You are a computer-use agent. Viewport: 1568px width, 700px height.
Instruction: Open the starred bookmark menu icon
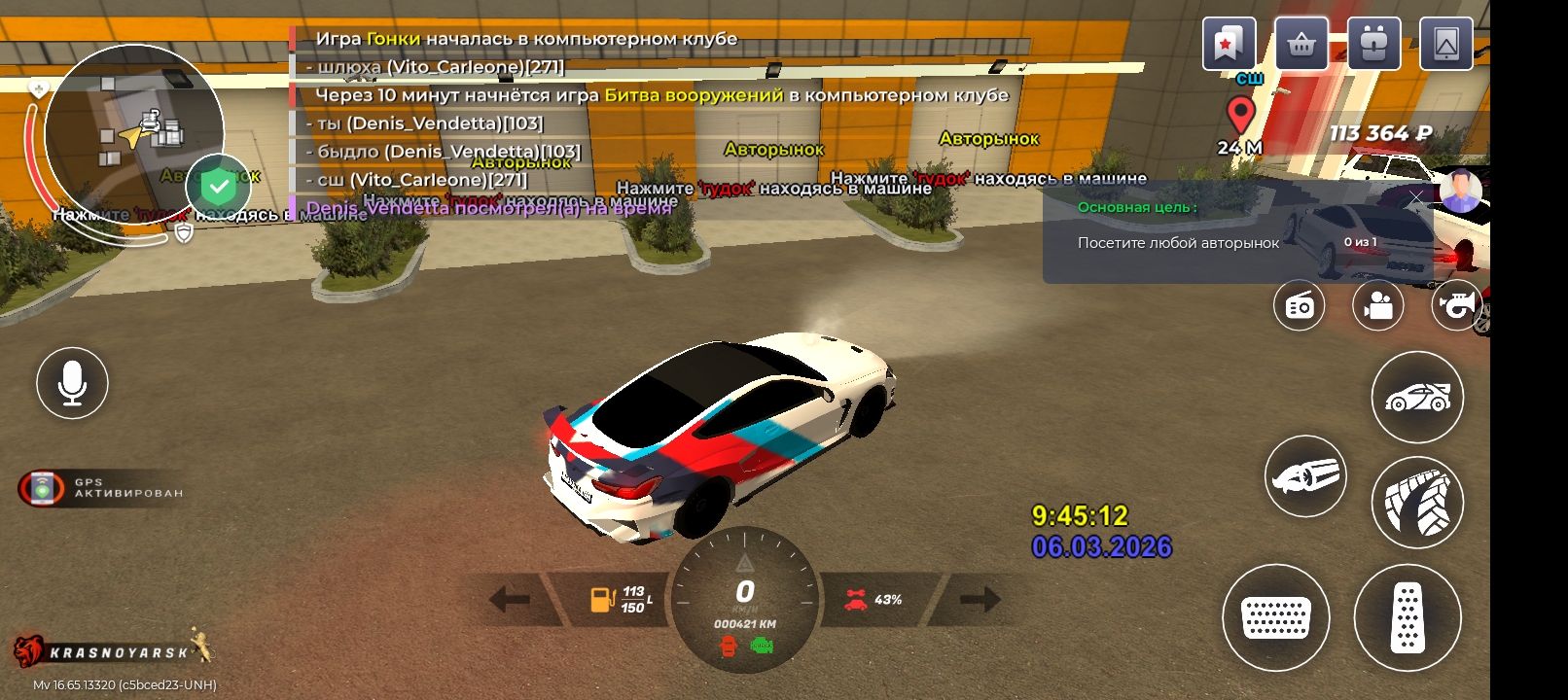click(x=1229, y=44)
